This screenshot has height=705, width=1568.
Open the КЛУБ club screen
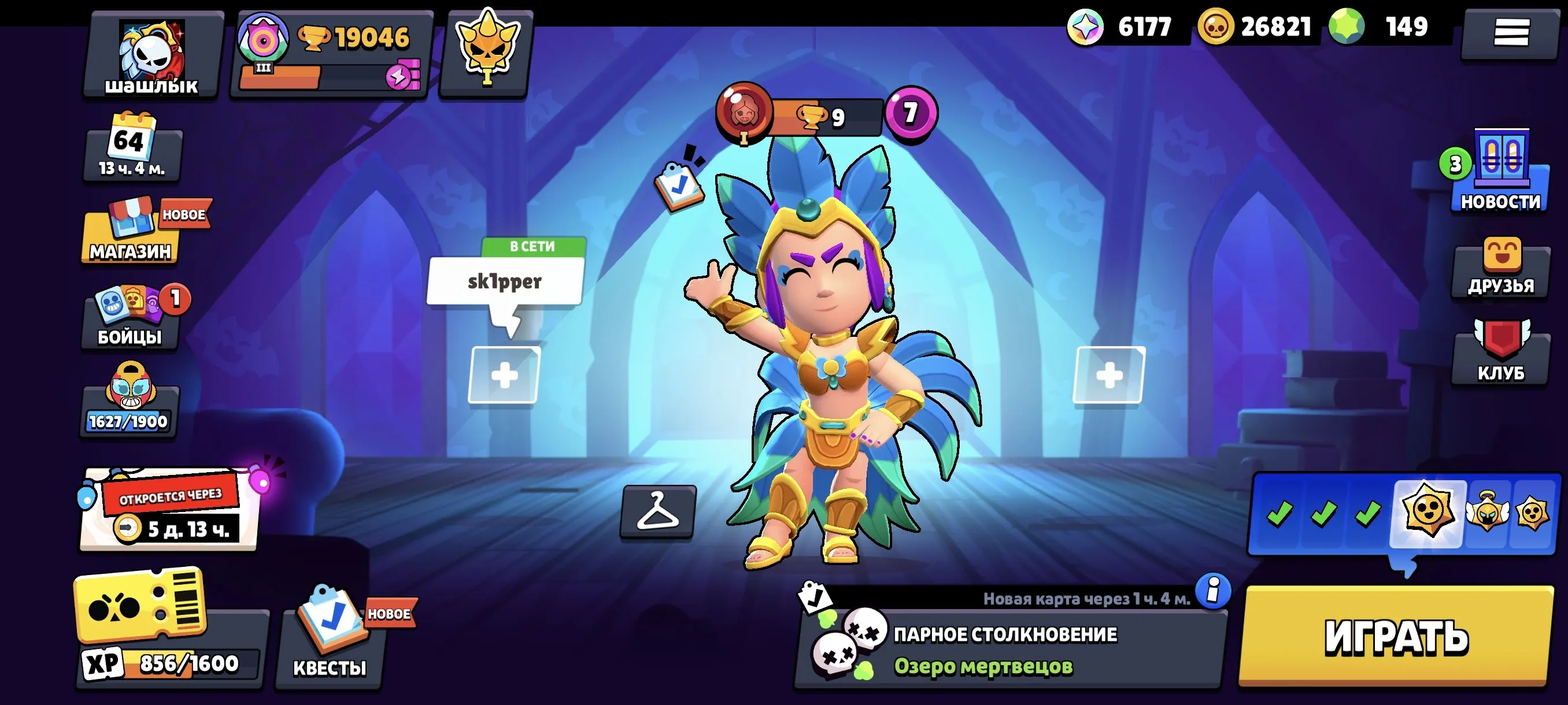(x=1500, y=353)
